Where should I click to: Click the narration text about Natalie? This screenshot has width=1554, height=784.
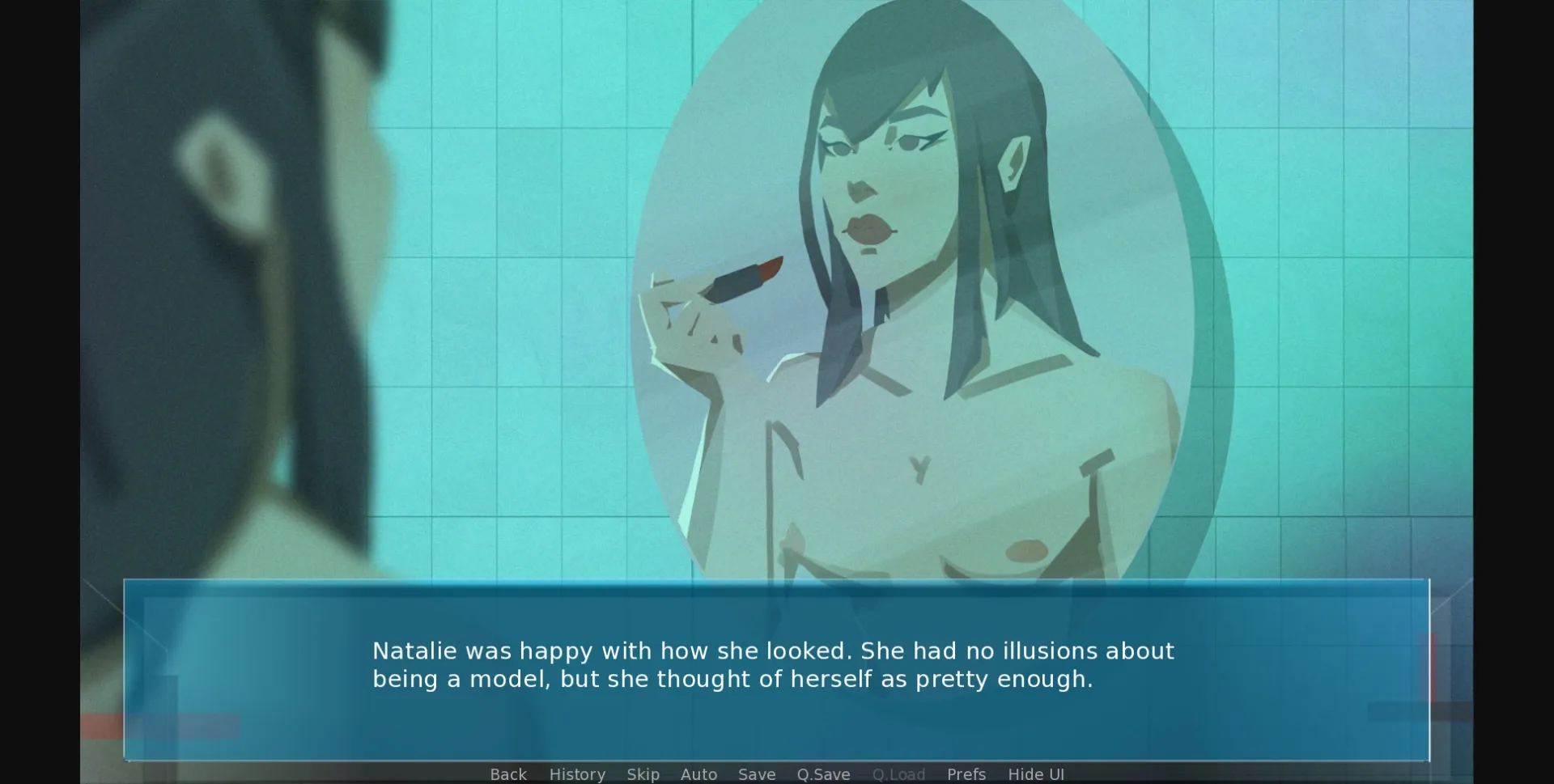pos(773,665)
